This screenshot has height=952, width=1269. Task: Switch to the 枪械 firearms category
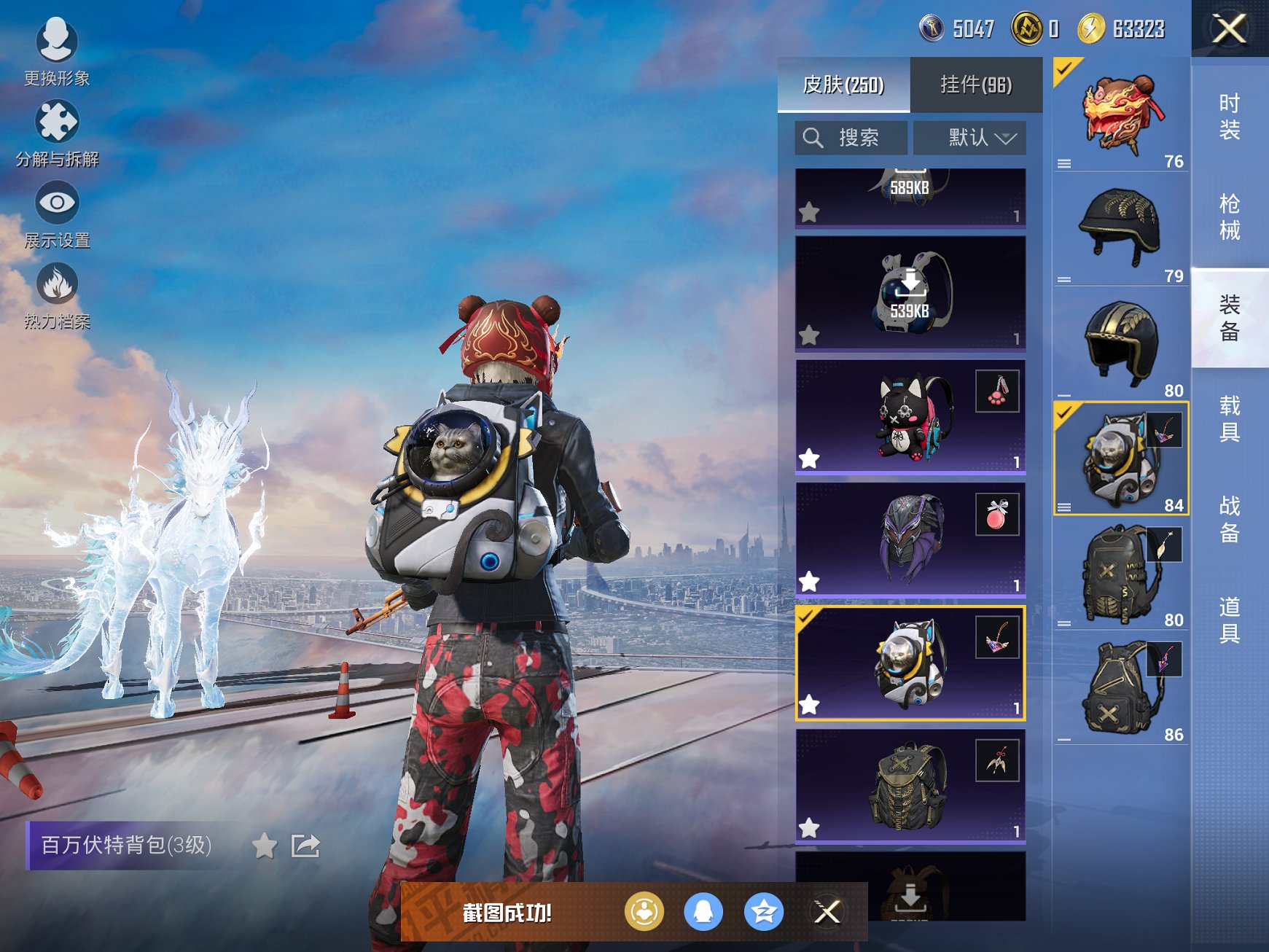[1229, 216]
